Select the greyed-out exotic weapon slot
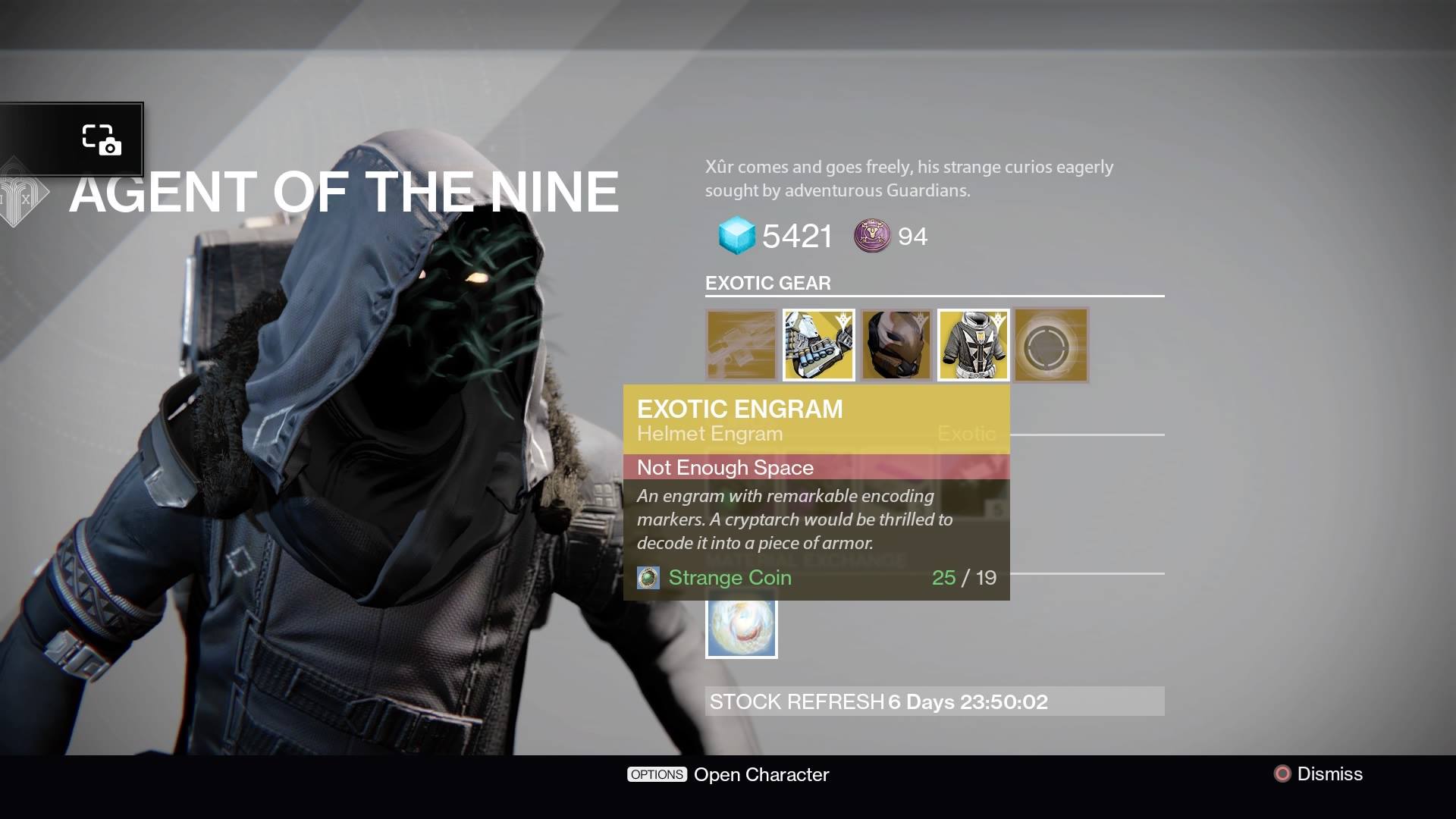This screenshot has width=1456, height=819. (x=741, y=345)
